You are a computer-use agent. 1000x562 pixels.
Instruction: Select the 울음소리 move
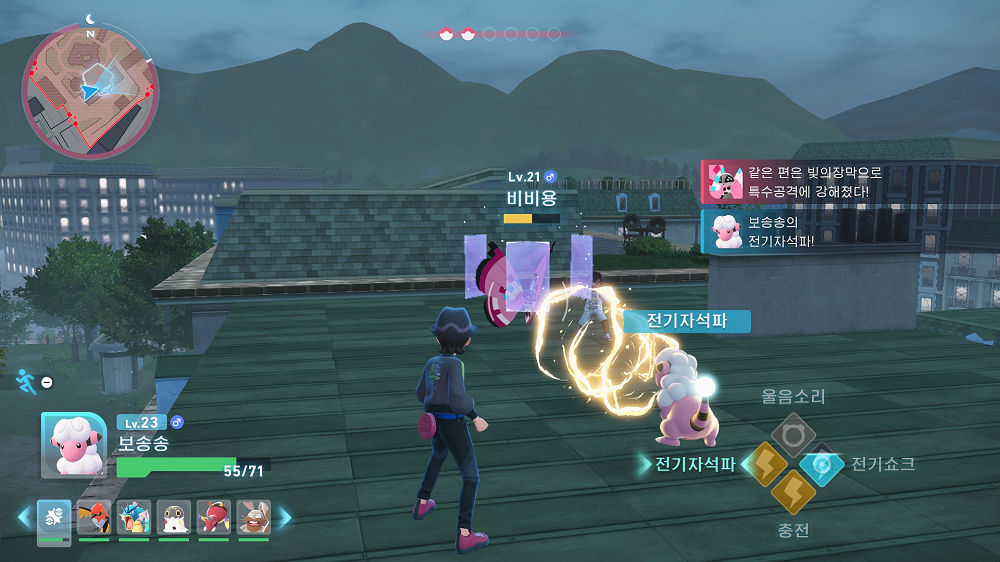coord(793,435)
